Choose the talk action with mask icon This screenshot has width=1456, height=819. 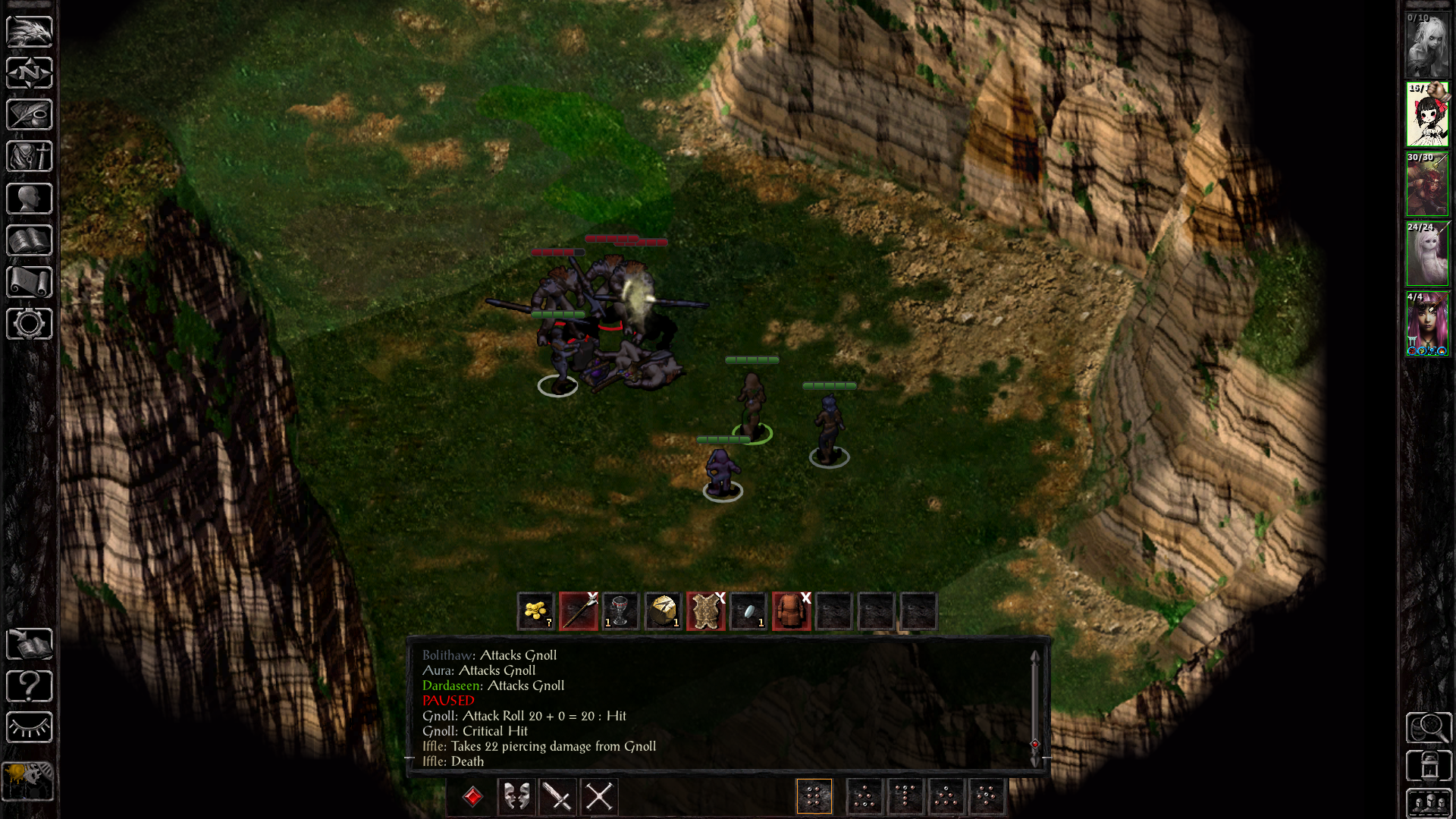pos(516,797)
